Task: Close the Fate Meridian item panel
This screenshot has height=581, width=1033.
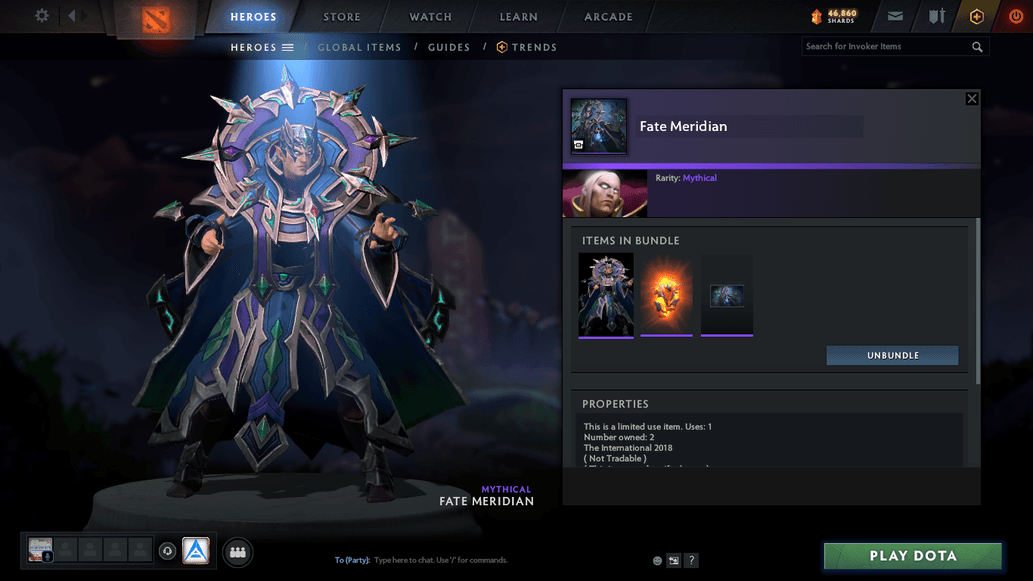Action: [x=971, y=99]
